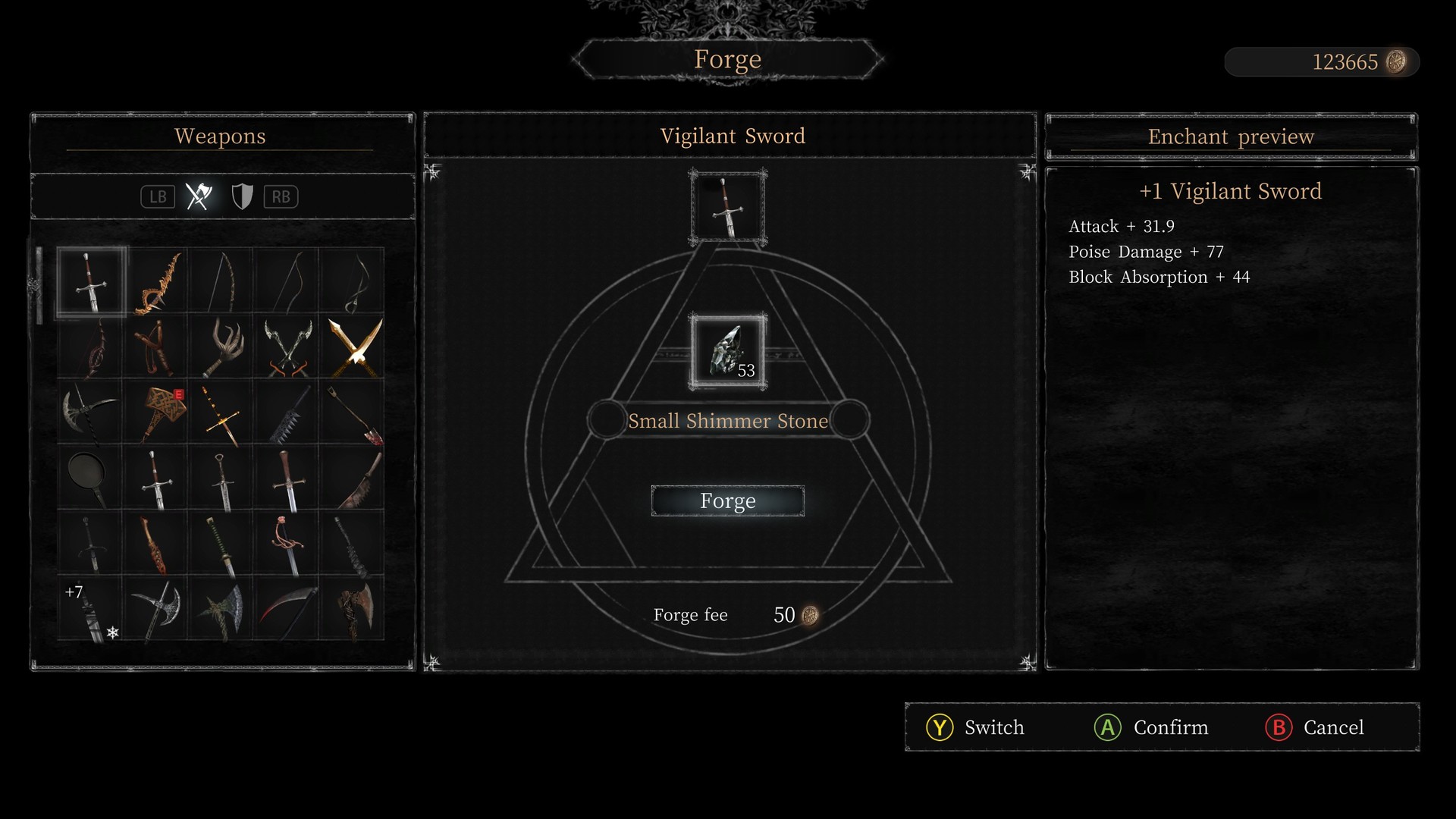Click Cancel next to the B icon
Viewport: 1456px width, 819px height.
[1334, 727]
